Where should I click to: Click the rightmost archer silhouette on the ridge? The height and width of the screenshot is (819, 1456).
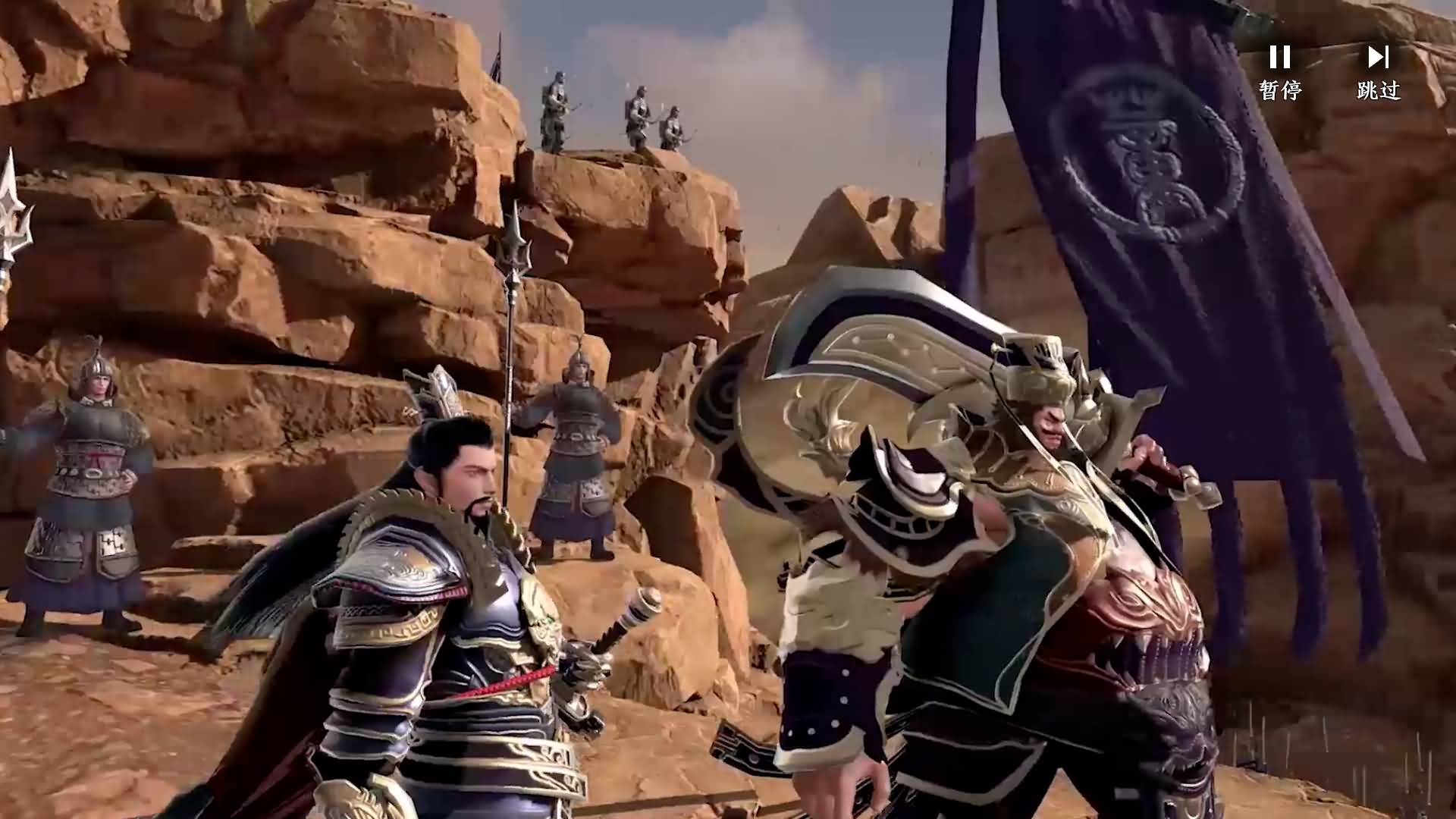[x=675, y=121]
